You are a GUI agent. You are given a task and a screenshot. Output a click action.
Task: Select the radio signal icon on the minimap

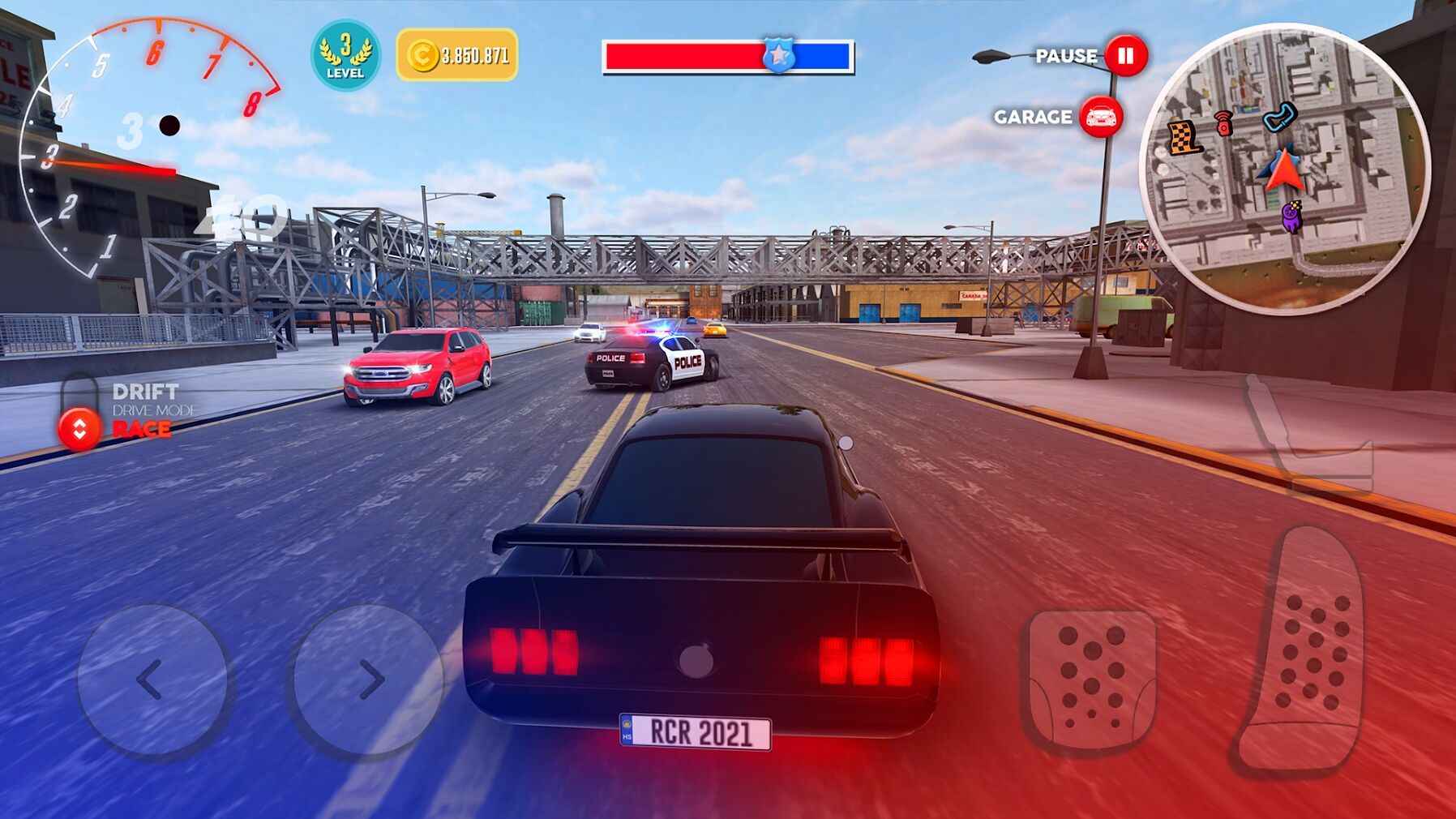click(1223, 122)
